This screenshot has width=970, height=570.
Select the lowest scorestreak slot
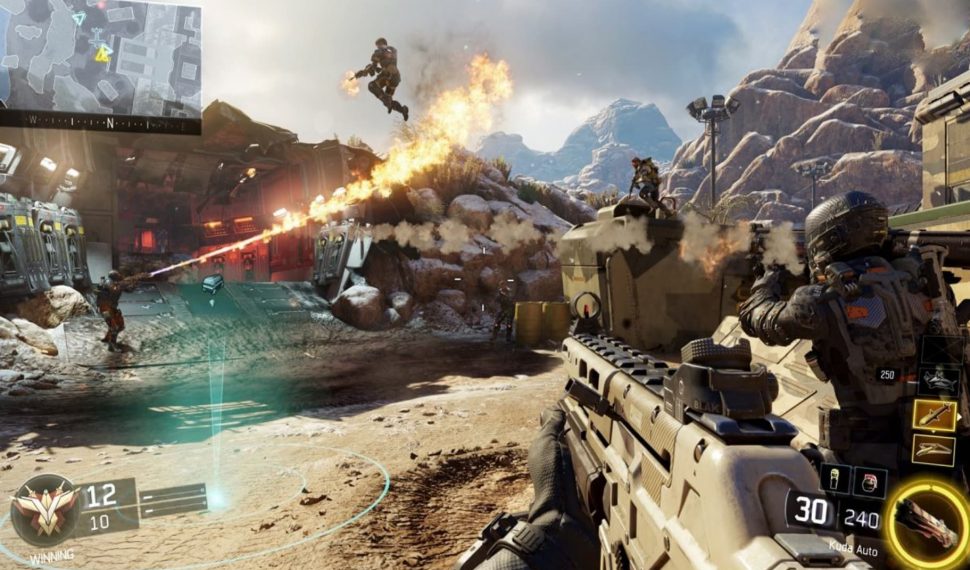(x=934, y=450)
